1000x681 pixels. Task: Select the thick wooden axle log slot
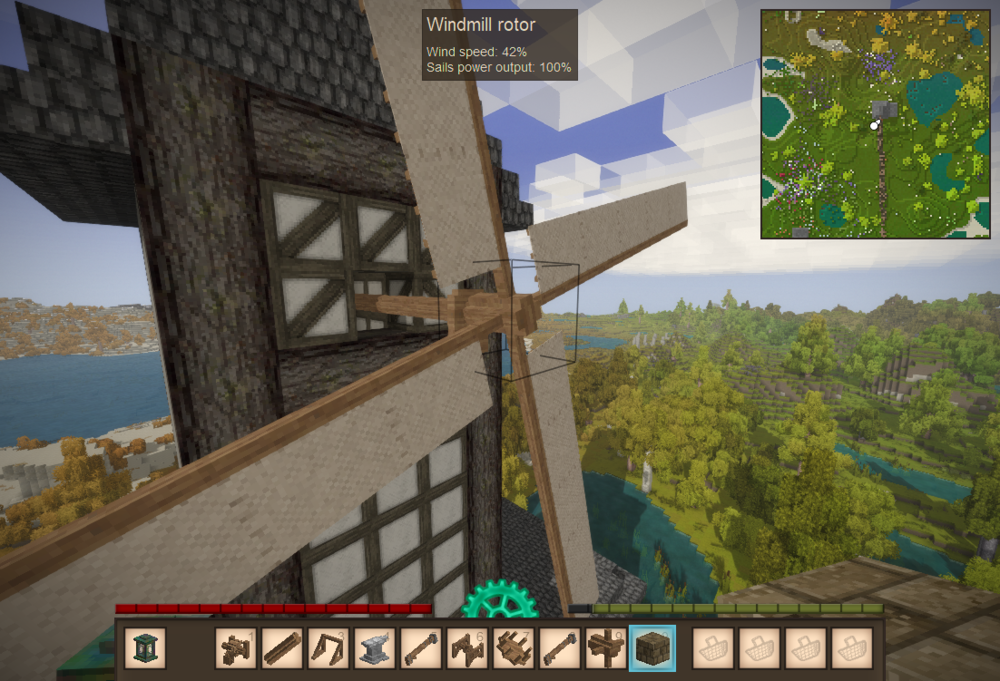pyautogui.click(x=283, y=648)
